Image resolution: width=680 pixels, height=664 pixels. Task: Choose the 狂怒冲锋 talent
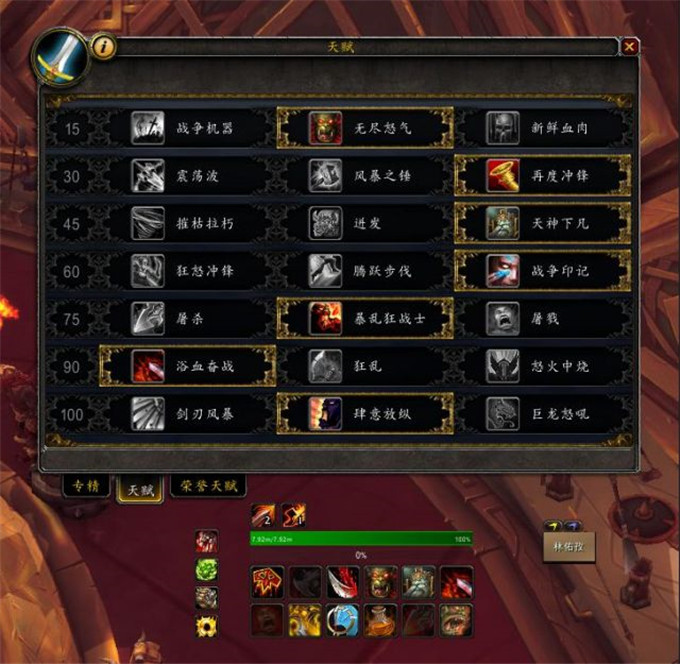pos(188,271)
